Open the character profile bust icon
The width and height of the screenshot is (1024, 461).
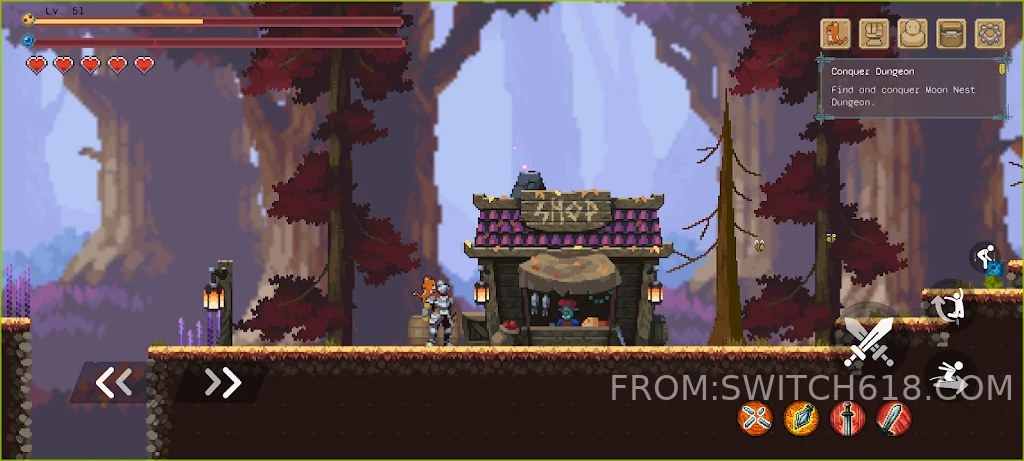tap(912, 34)
